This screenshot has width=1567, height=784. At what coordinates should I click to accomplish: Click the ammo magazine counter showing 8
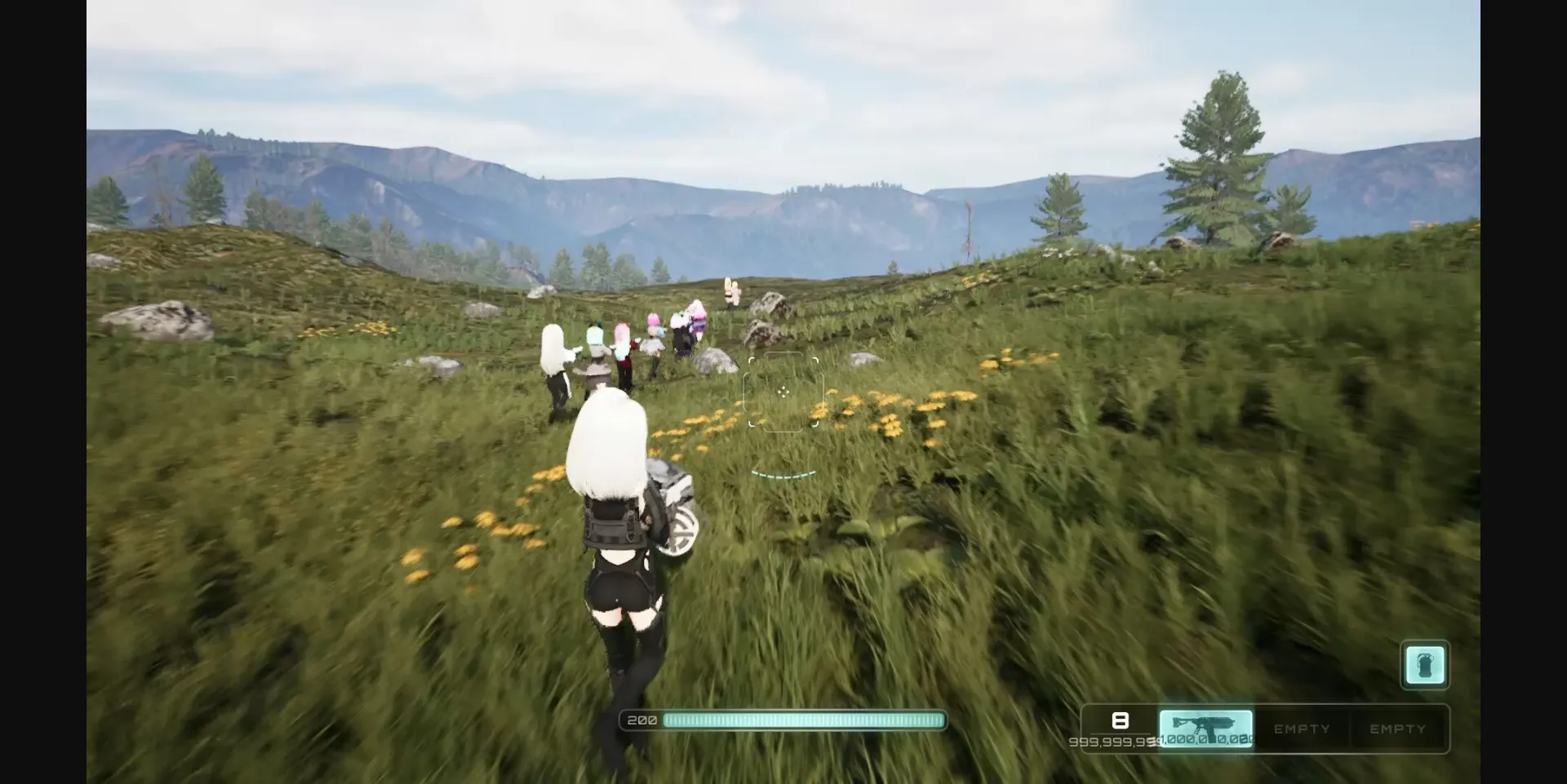click(x=1121, y=720)
